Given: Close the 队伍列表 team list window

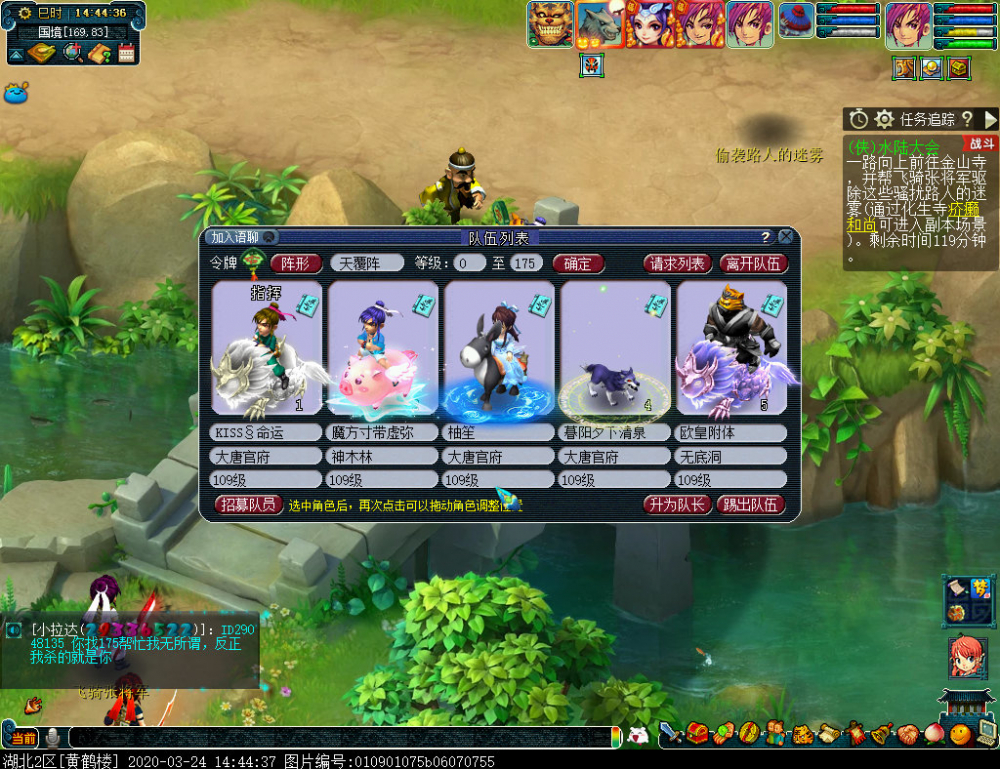Looking at the screenshot, I should tap(786, 237).
